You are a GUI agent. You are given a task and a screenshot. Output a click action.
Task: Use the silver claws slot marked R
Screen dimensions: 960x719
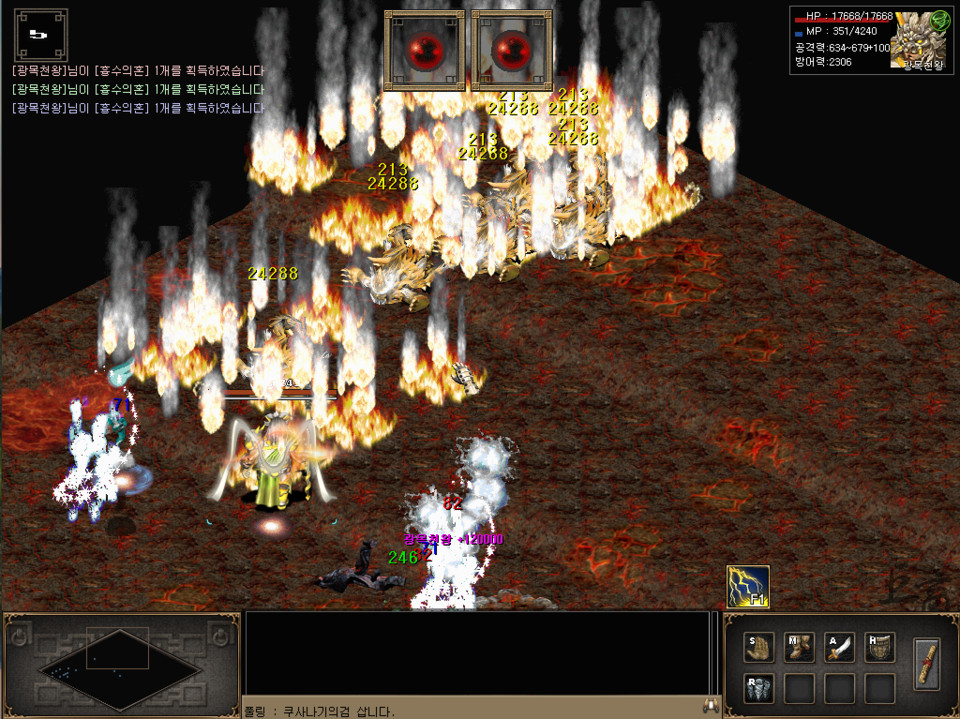(760, 688)
